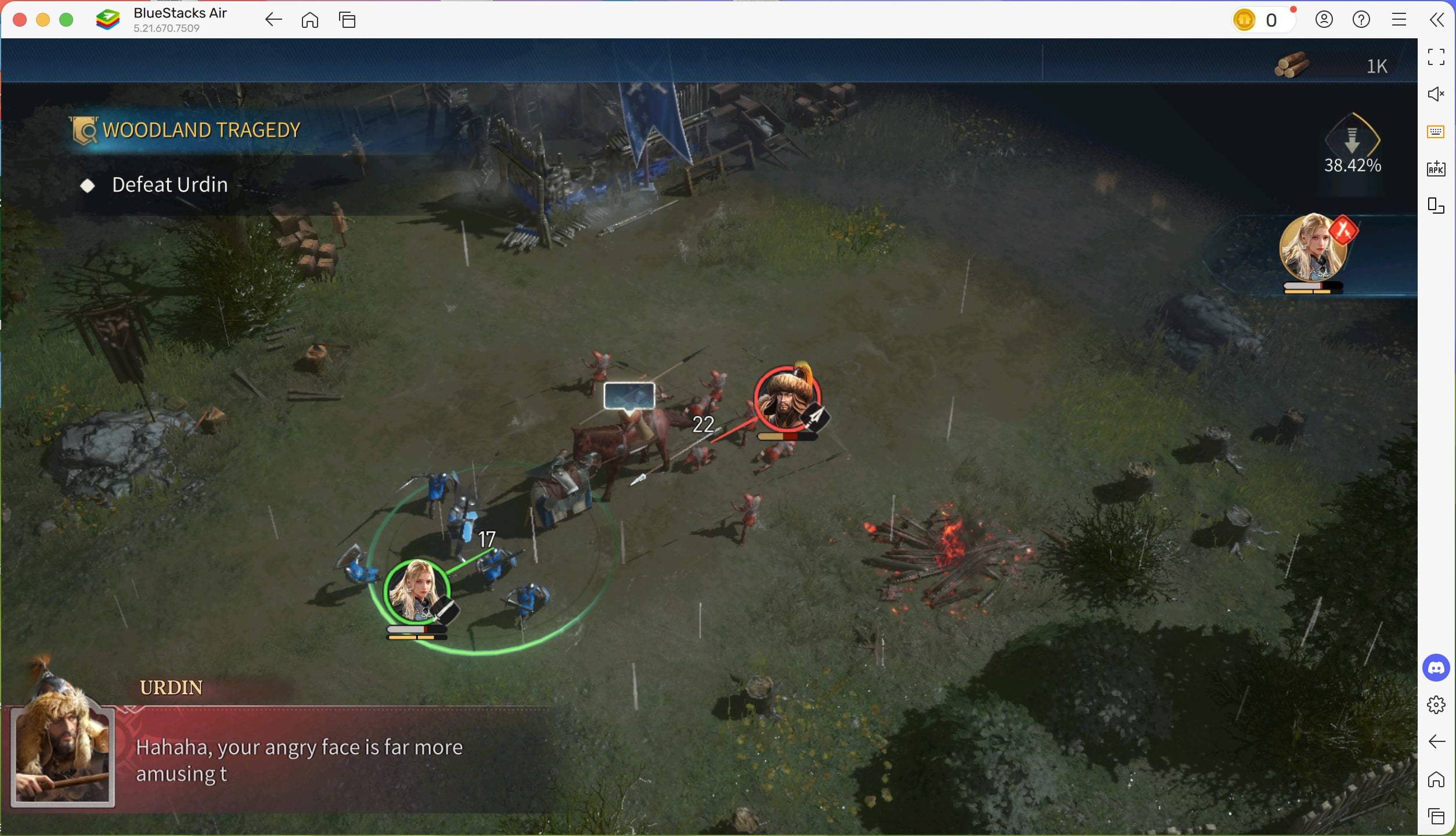
Task: Open BlueStacks instance settings gear
Action: click(x=1435, y=705)
